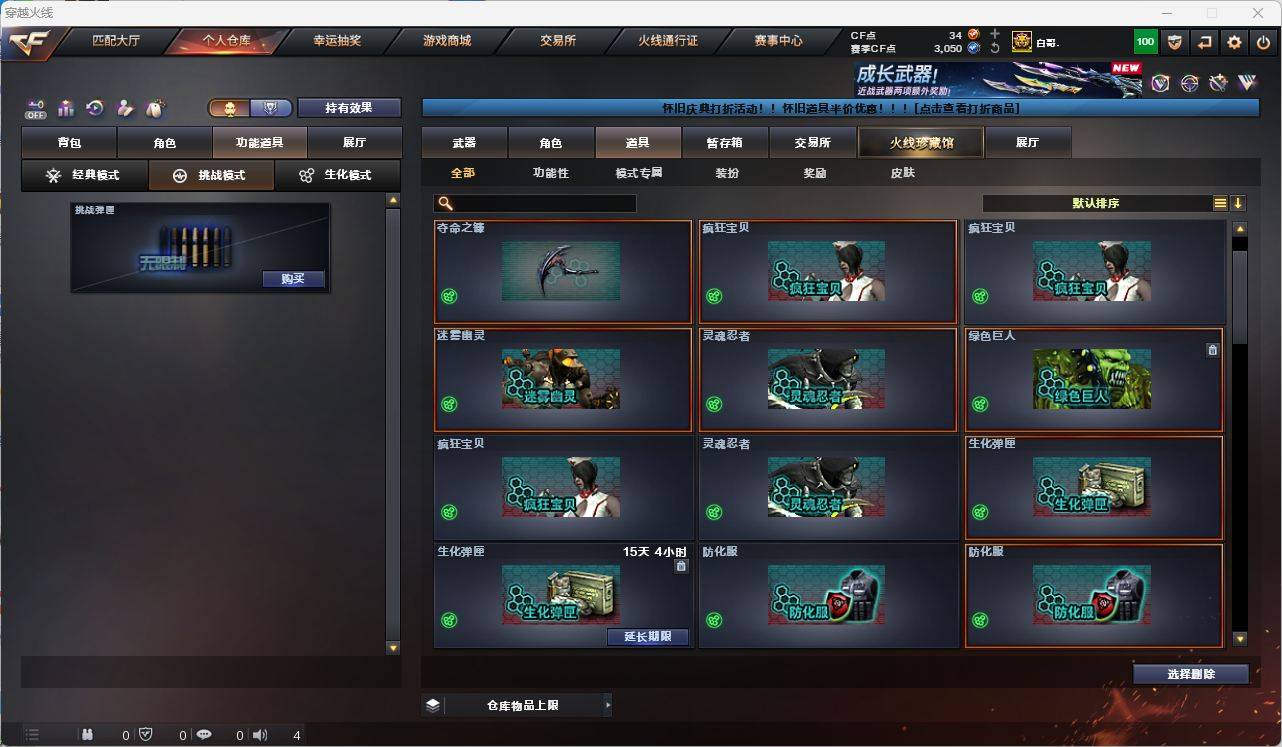
Task: Switch off the OFF key toggle top left
Action: 36,108
